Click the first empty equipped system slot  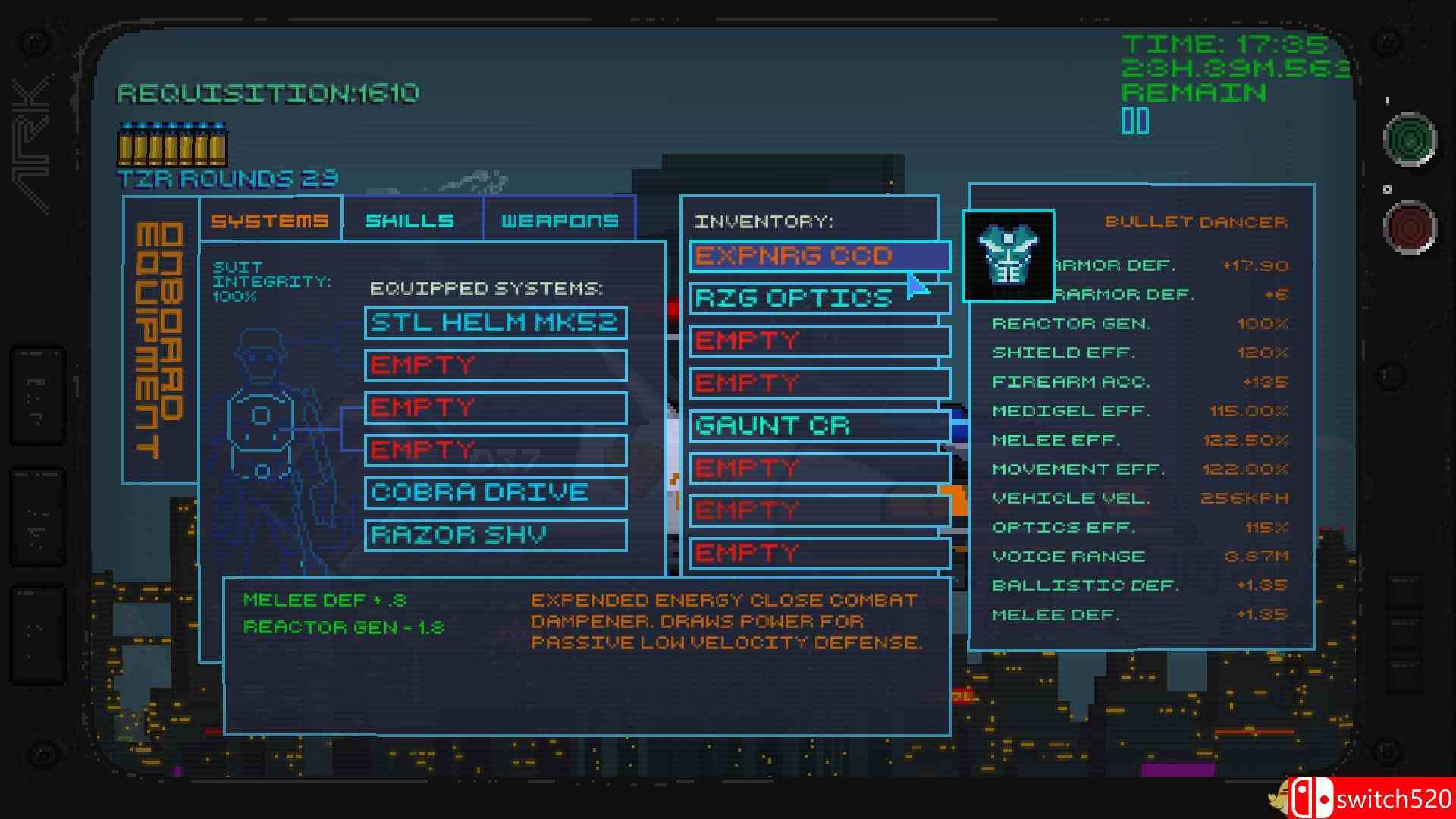pos(494,365)
